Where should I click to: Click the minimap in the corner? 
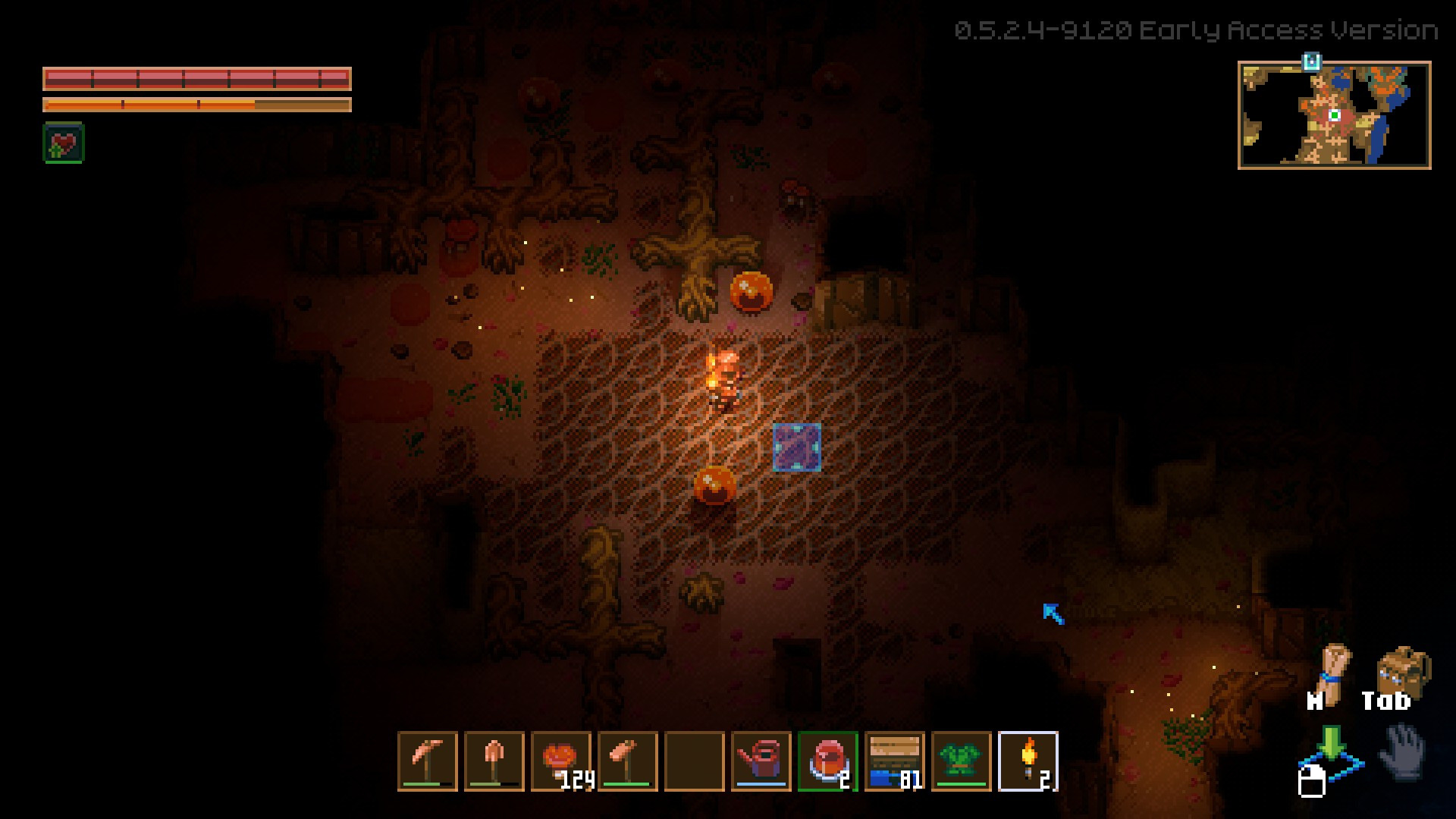pyautogui.click(x=1334, y=115)
